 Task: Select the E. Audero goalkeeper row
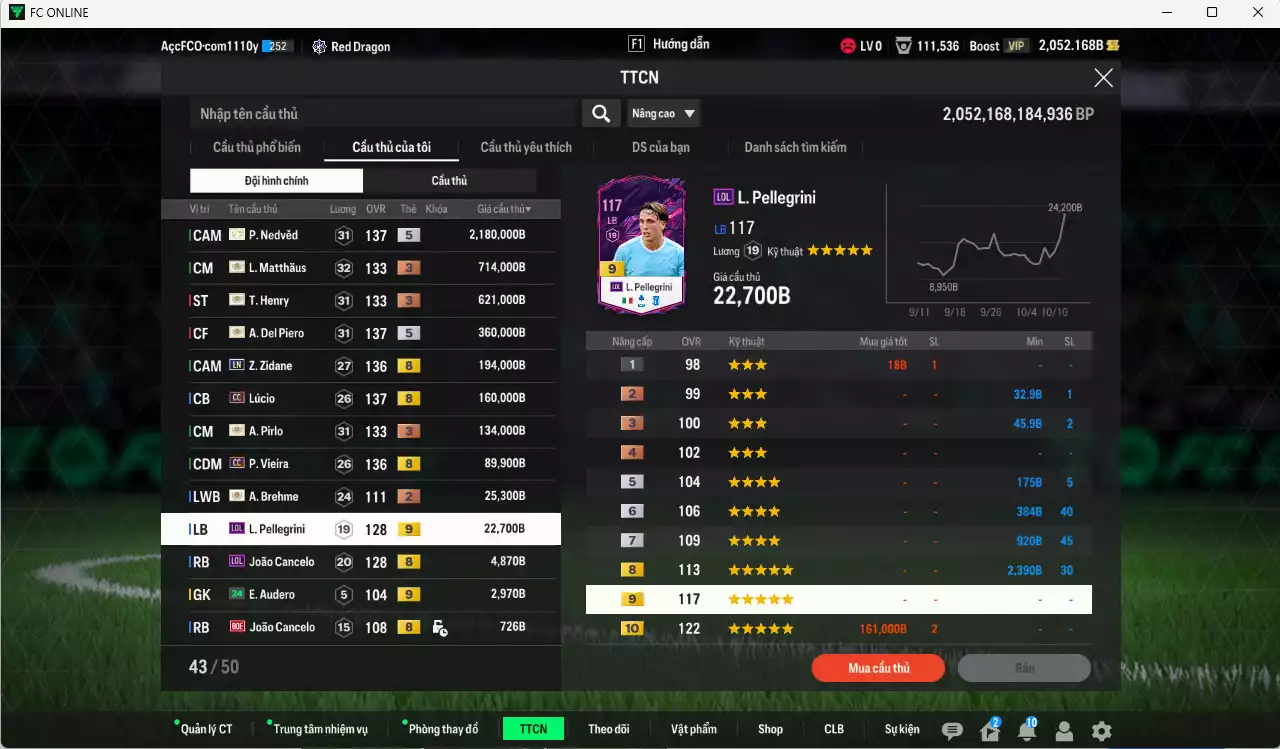click(360, 595)
